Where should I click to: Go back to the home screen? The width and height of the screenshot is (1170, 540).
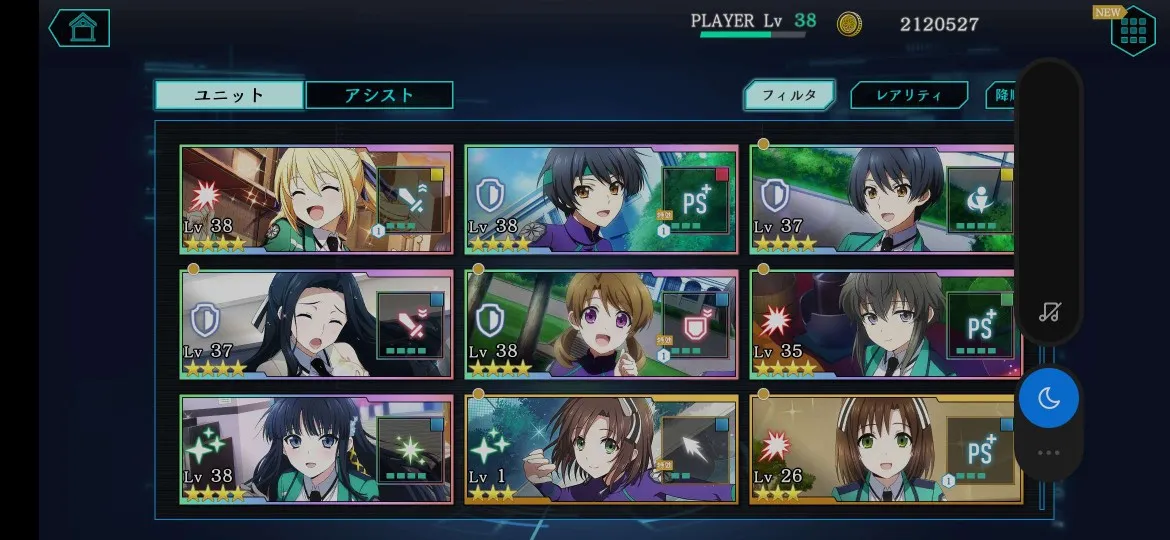(79, 28)
